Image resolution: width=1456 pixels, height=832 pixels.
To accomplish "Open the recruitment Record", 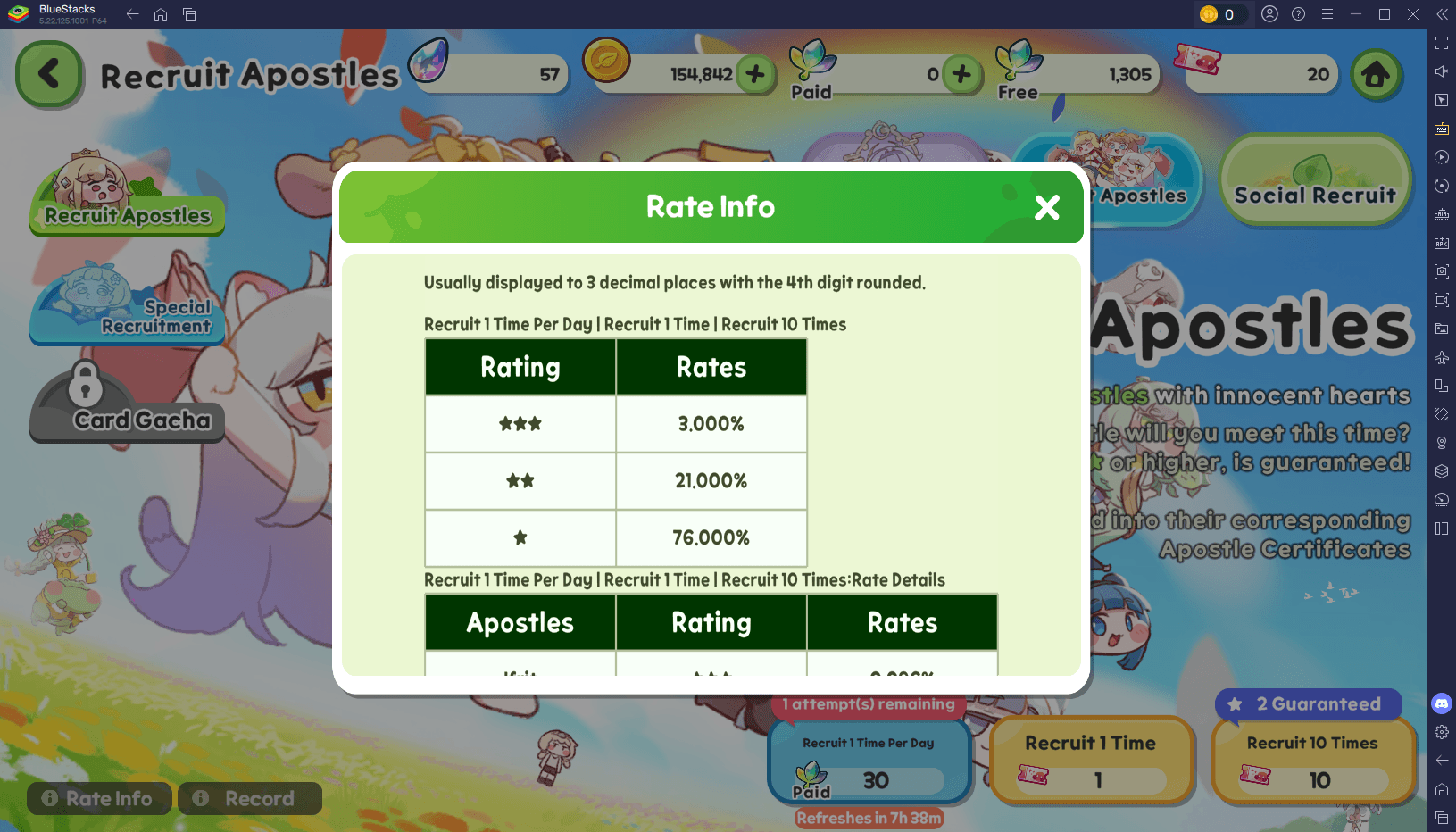I will pos(249,798).
